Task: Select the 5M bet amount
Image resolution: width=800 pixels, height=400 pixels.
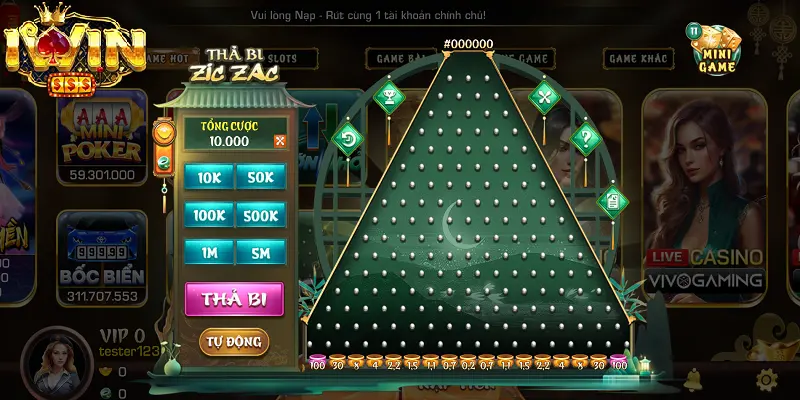Action: [260, 253]
